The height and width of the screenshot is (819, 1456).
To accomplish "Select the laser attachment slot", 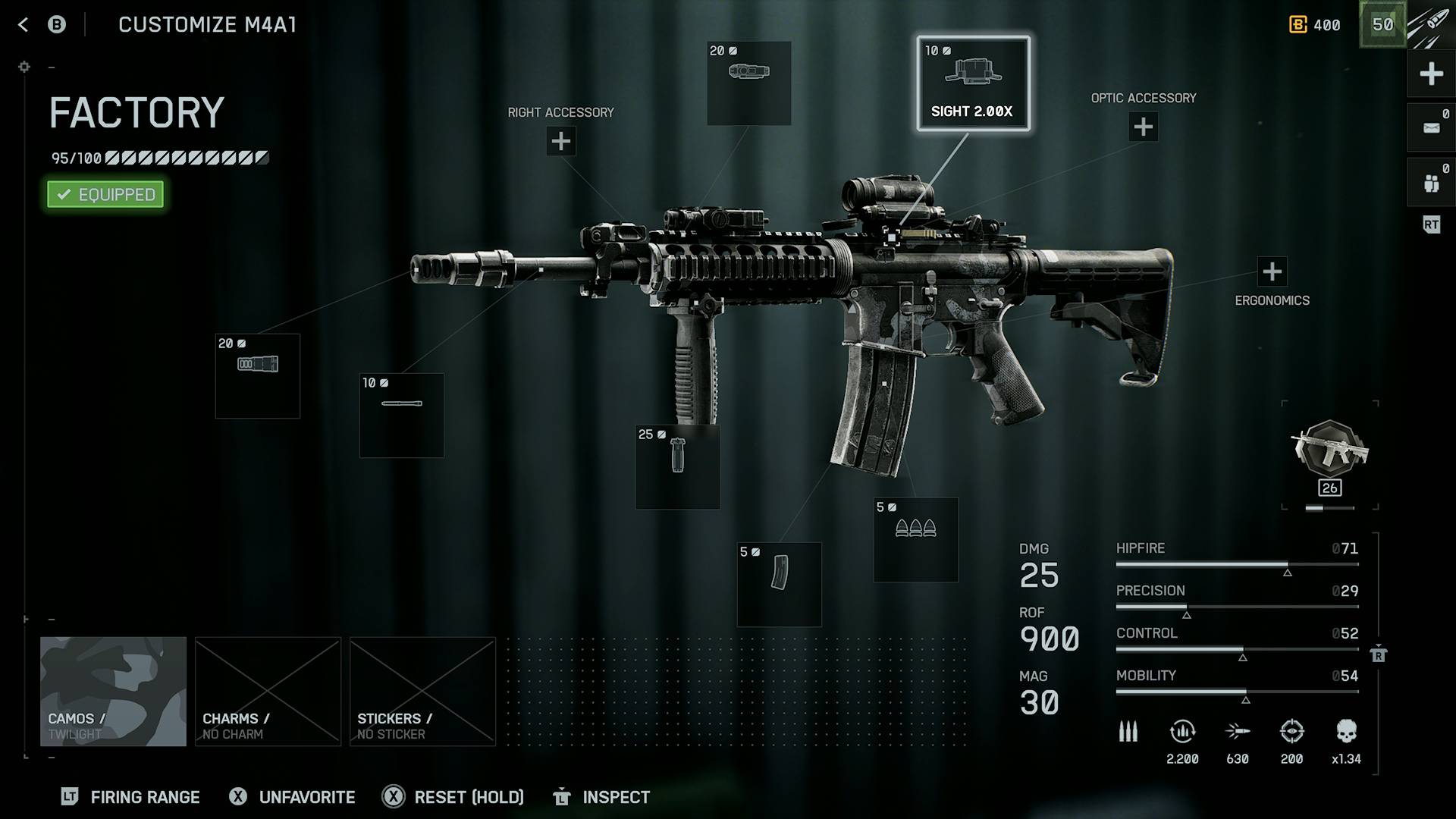I will [401, 414].
